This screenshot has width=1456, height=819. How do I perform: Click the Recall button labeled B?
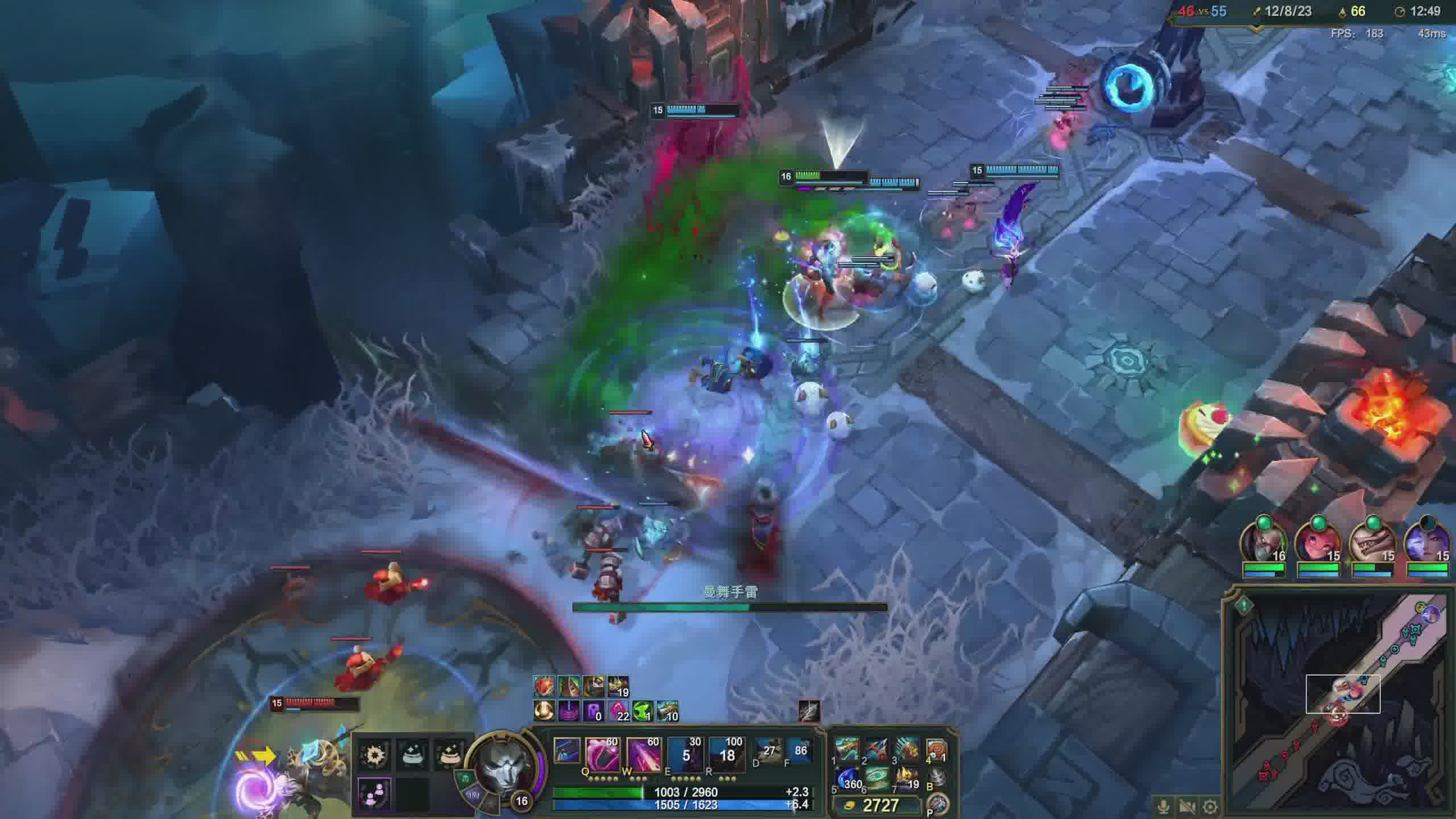[937, 777]
